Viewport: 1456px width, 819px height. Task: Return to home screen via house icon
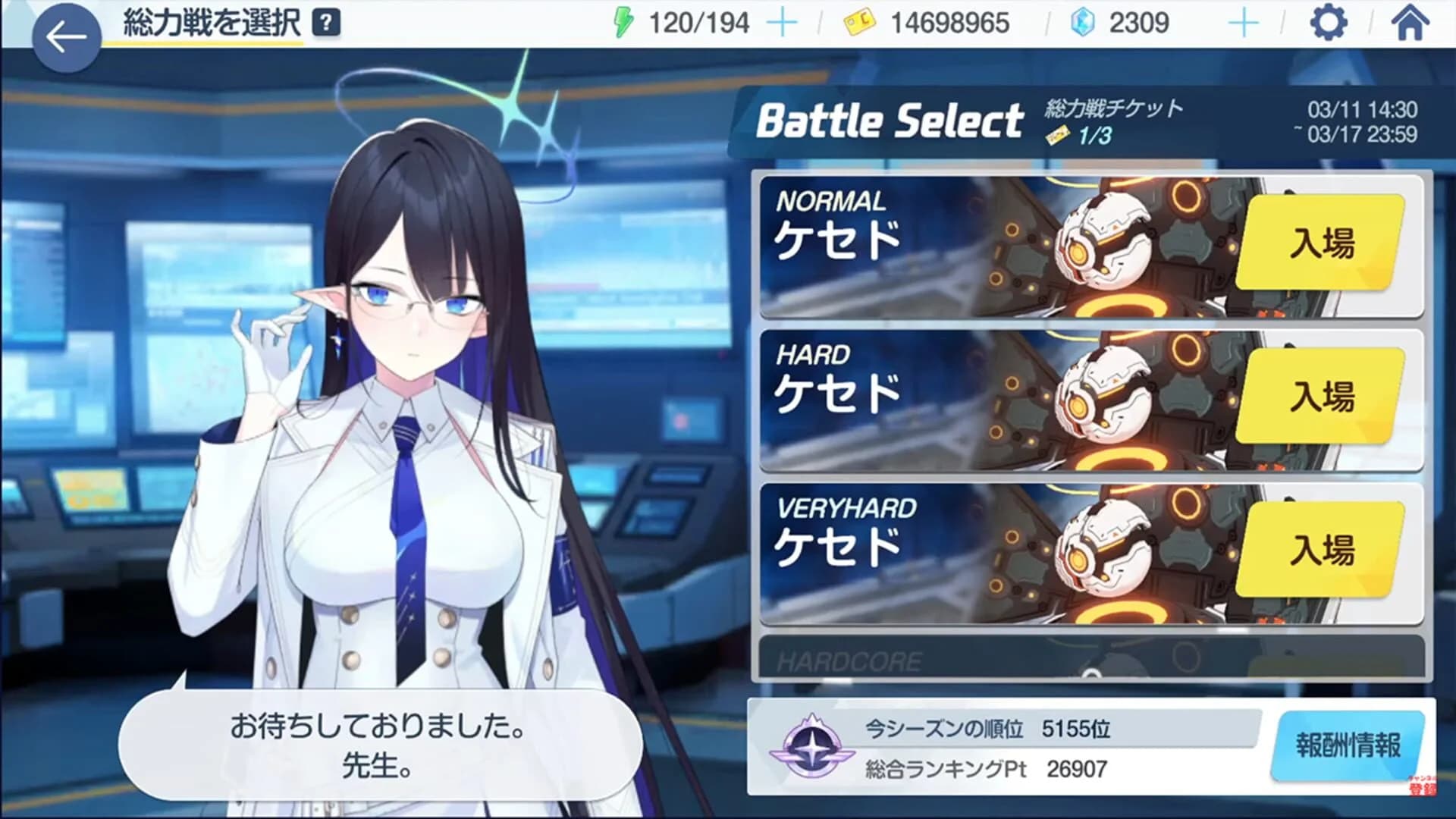(1411, 24)
